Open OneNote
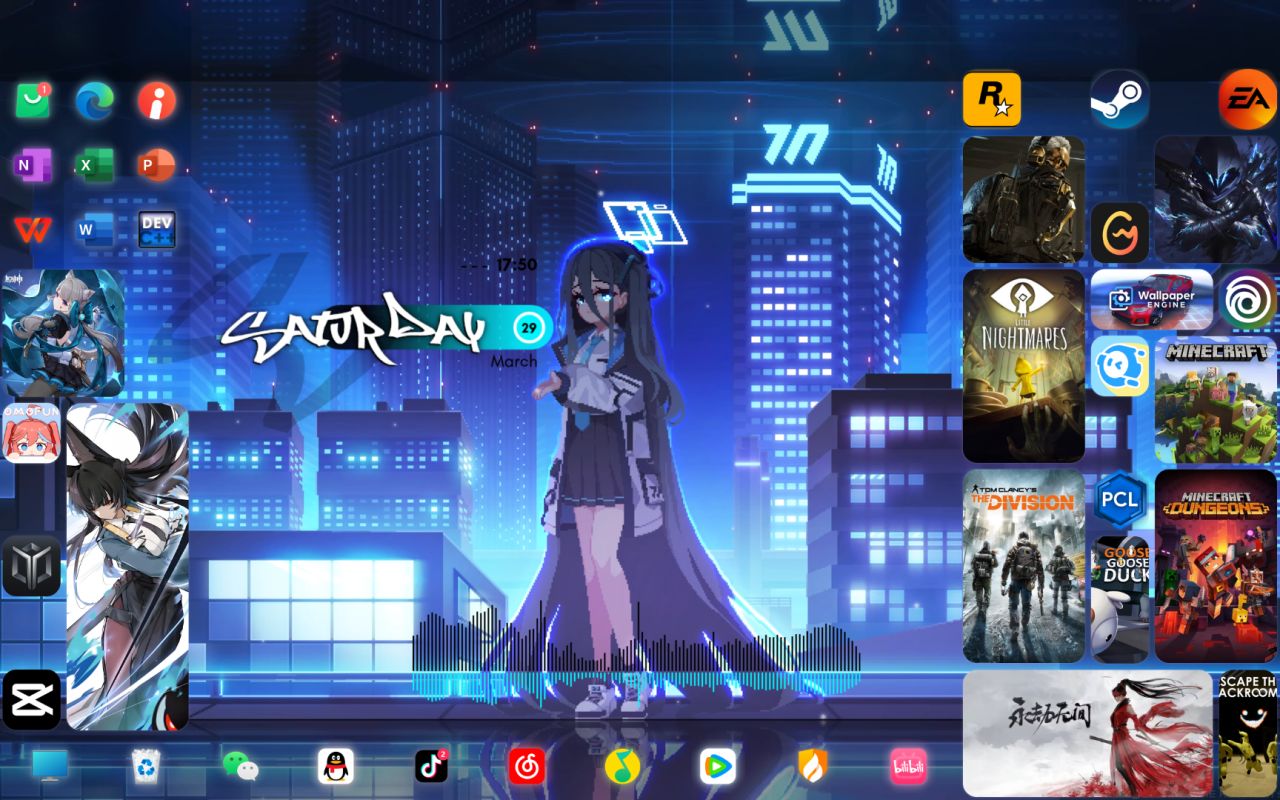The width and height of the screenshot is (1280, 800). point(33,165)
